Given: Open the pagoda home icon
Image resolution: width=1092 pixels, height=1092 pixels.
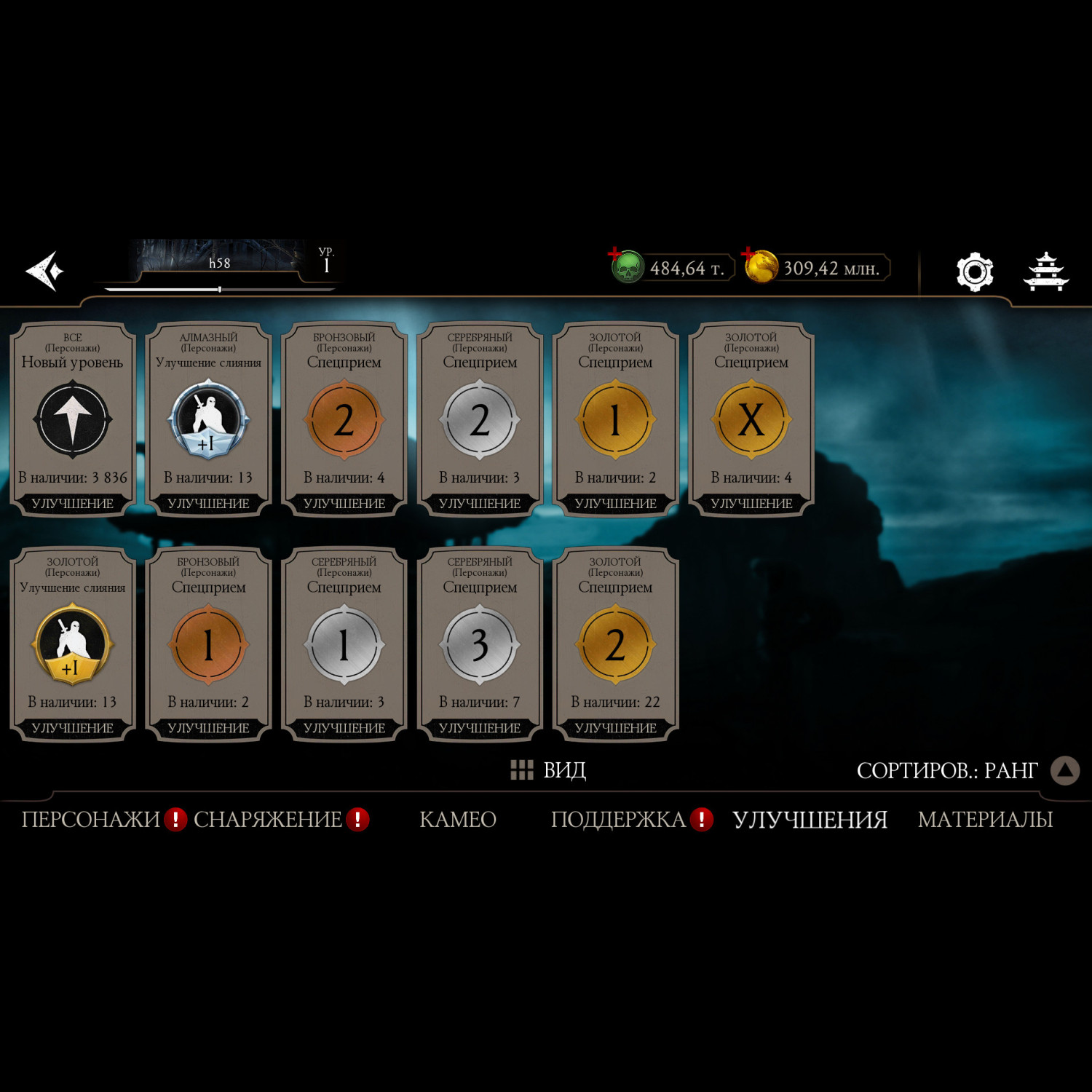Looking at the screenshot, I should click(1045, 272).
